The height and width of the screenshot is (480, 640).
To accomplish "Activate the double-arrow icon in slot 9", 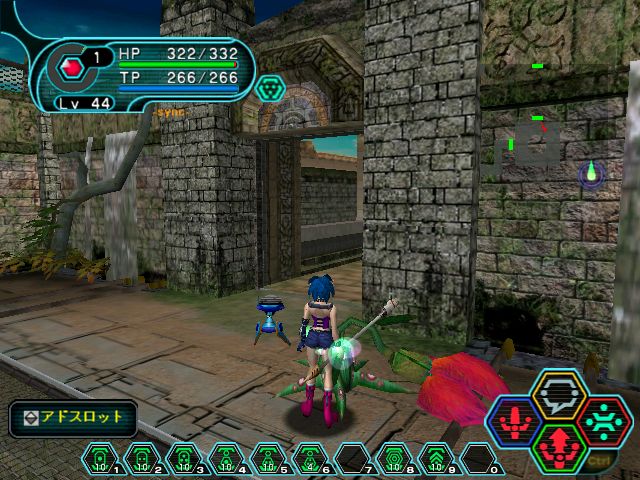I will (437, 460).
